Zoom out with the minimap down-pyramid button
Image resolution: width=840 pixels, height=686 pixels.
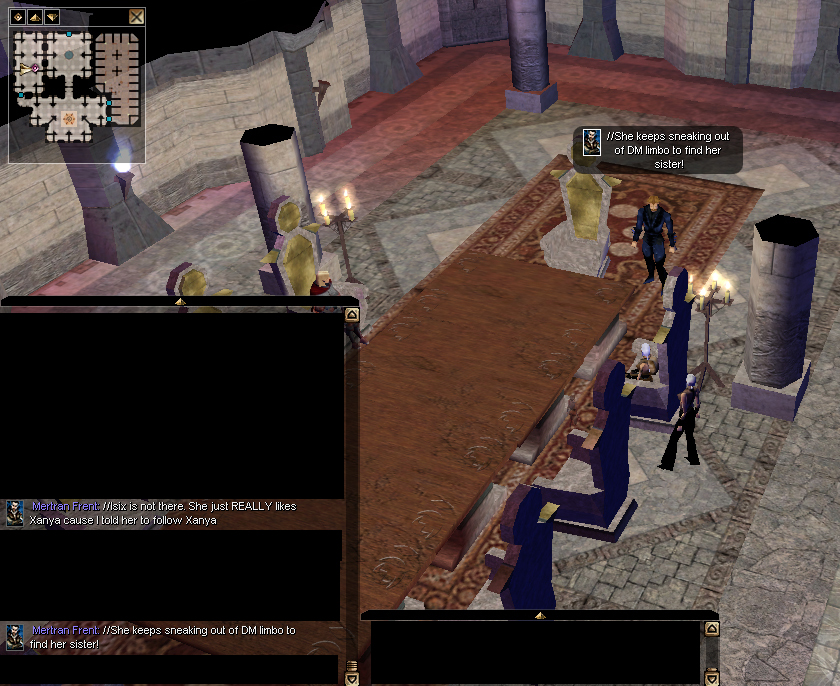tap(51, 16)
